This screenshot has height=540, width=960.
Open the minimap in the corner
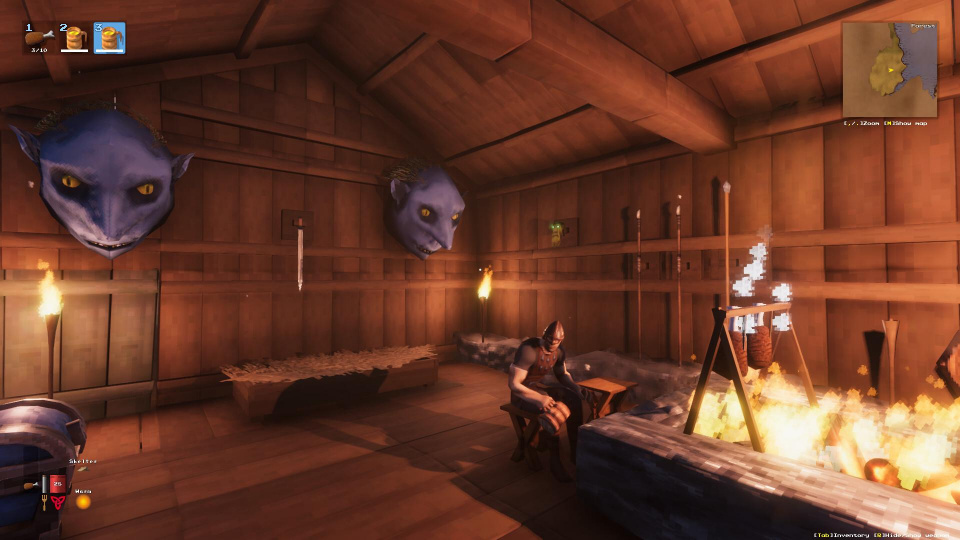click(x=889, y=69)
